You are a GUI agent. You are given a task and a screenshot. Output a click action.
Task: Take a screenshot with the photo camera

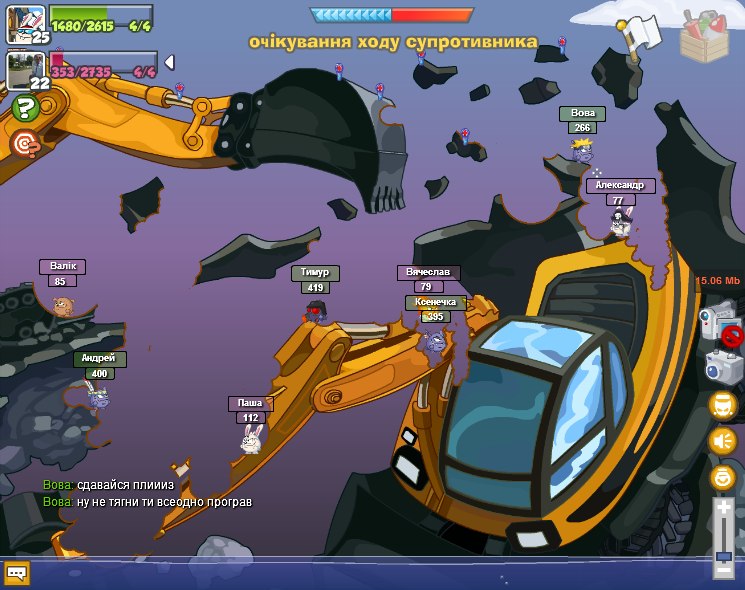[x=722, y=365]
